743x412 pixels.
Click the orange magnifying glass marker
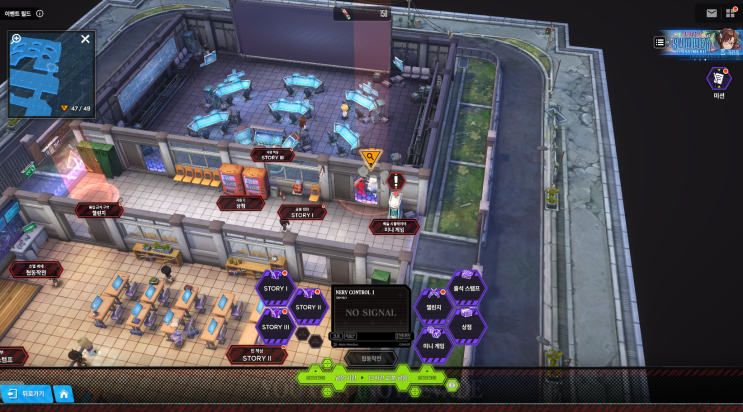(371, 156)
